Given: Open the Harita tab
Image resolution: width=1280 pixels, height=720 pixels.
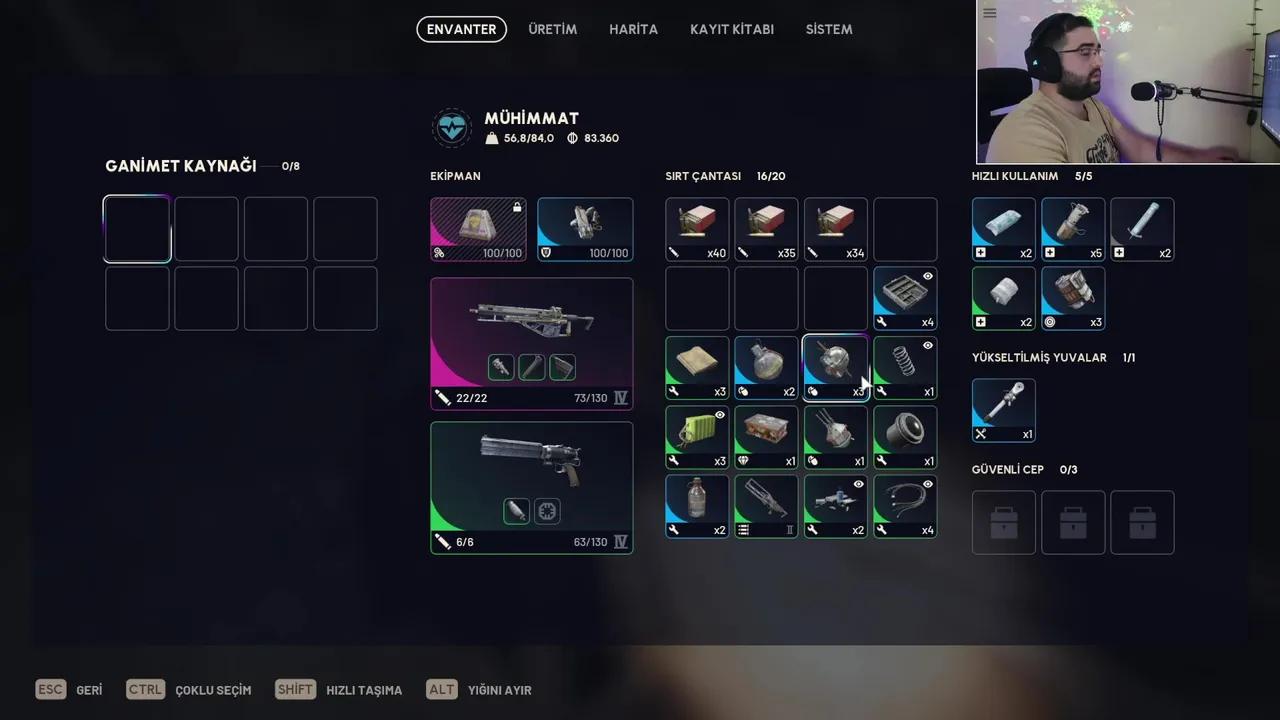Looking at the screenshot, I should [x=633, y=29].
